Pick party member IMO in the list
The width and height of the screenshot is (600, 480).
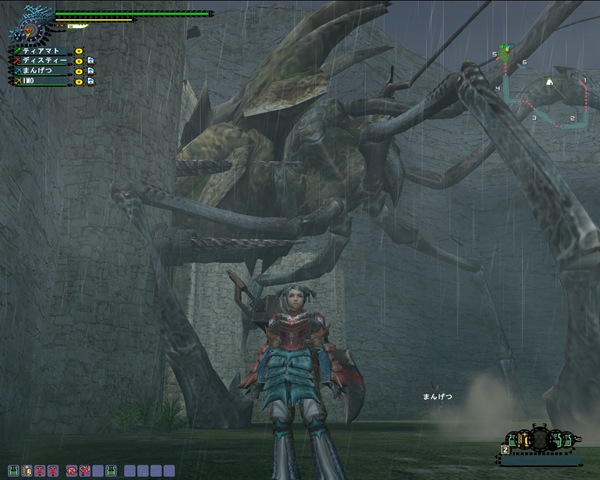coord(40,83)
